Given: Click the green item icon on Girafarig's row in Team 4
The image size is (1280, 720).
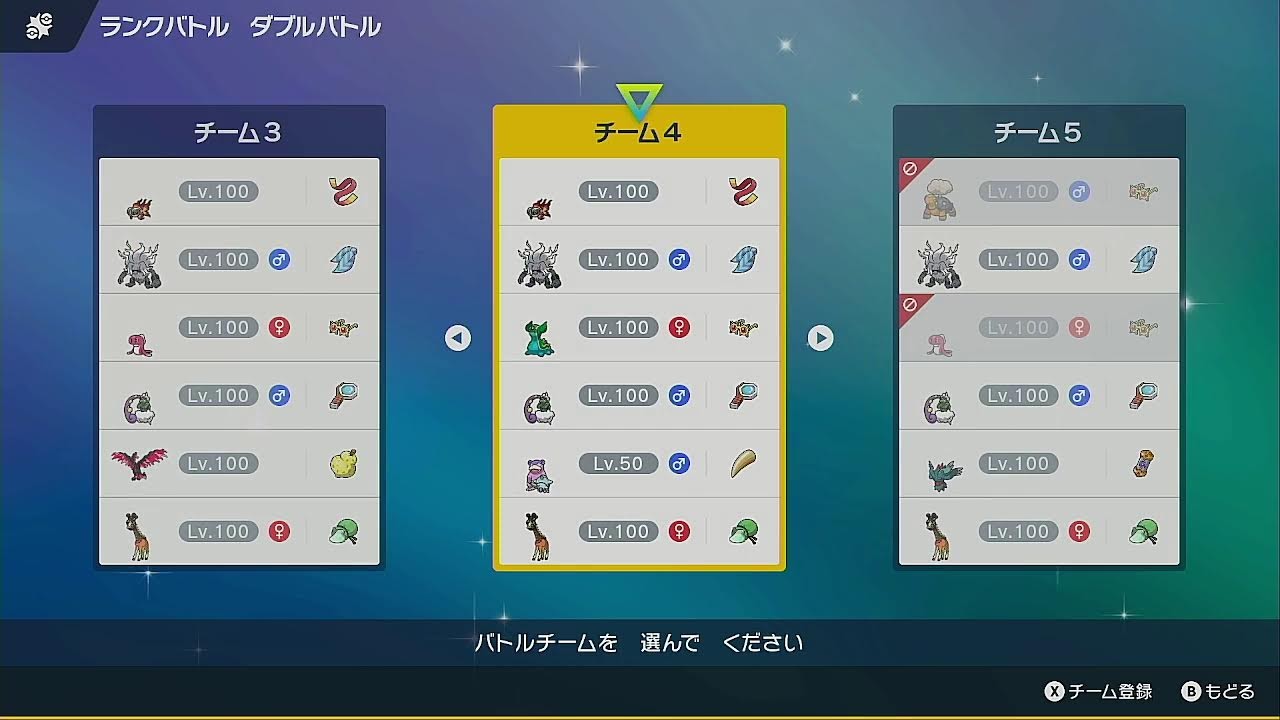Looking at the screenshot, I should [x=744, y=531].
